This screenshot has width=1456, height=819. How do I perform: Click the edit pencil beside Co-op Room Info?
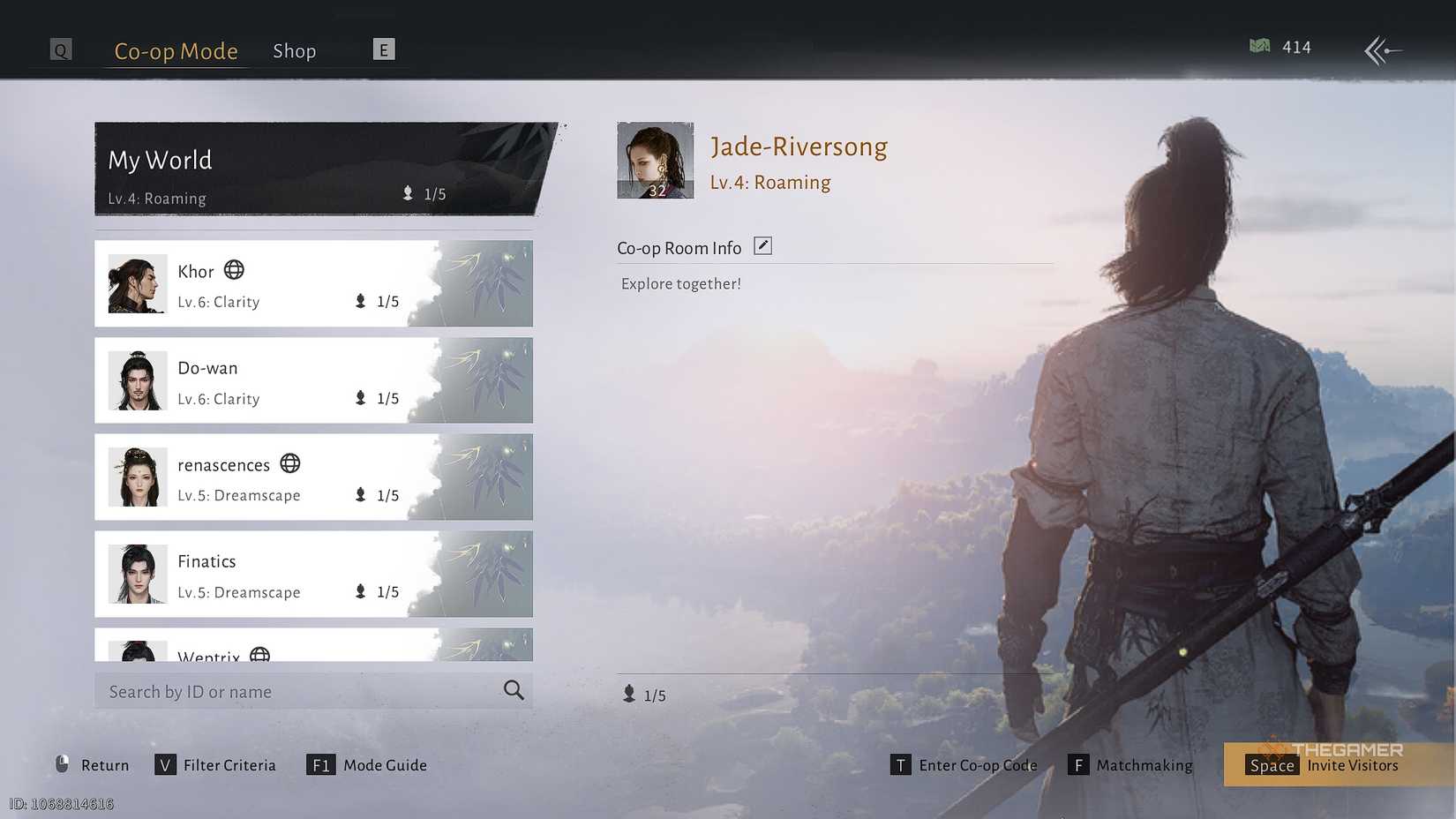pos(762,245)
